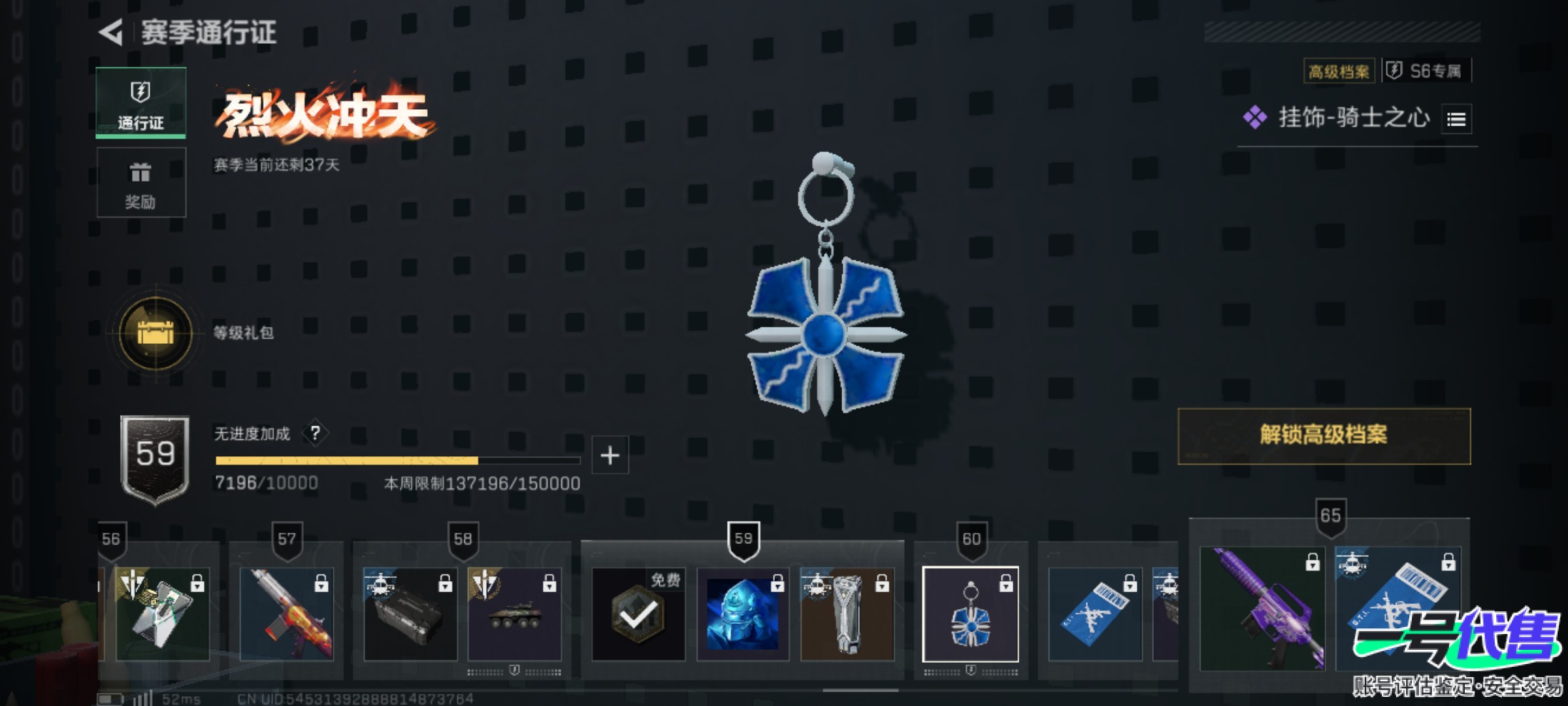Switch to the 通行证 tab
Screen dimensions: 1568x706
click(141, 103)
